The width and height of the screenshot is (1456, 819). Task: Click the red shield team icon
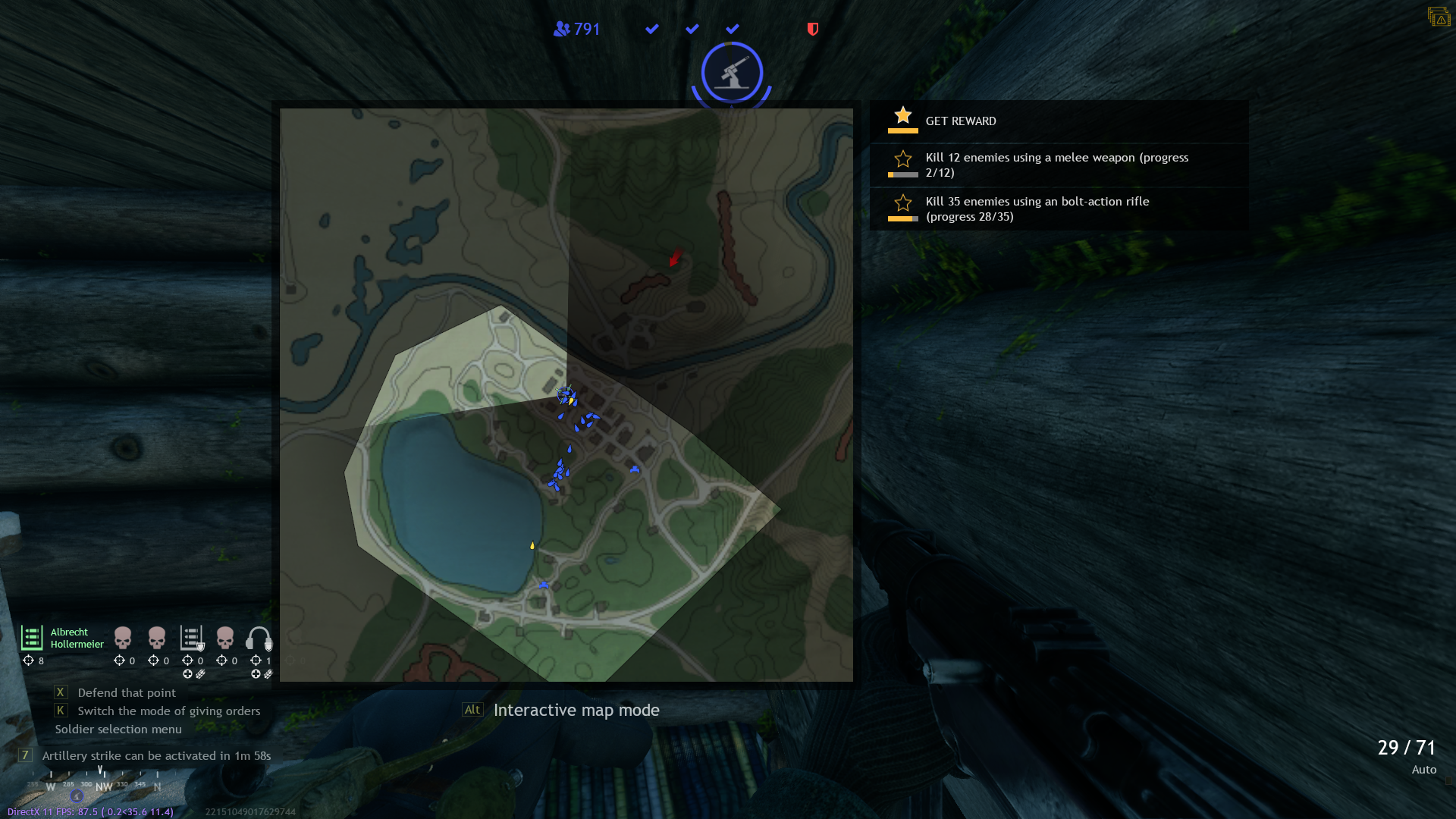coord(813,29)
